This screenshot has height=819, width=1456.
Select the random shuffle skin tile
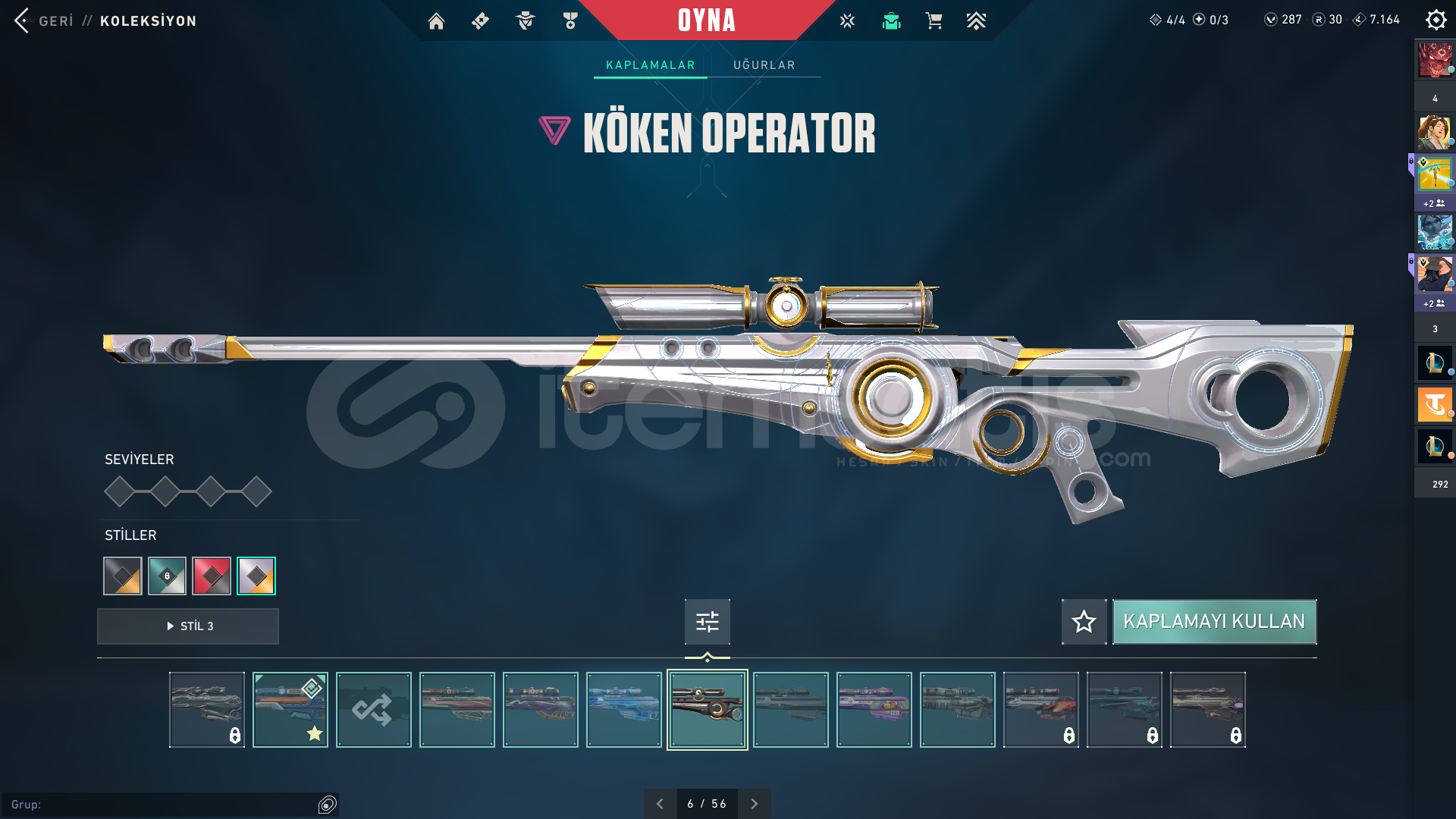click(373, 710)
